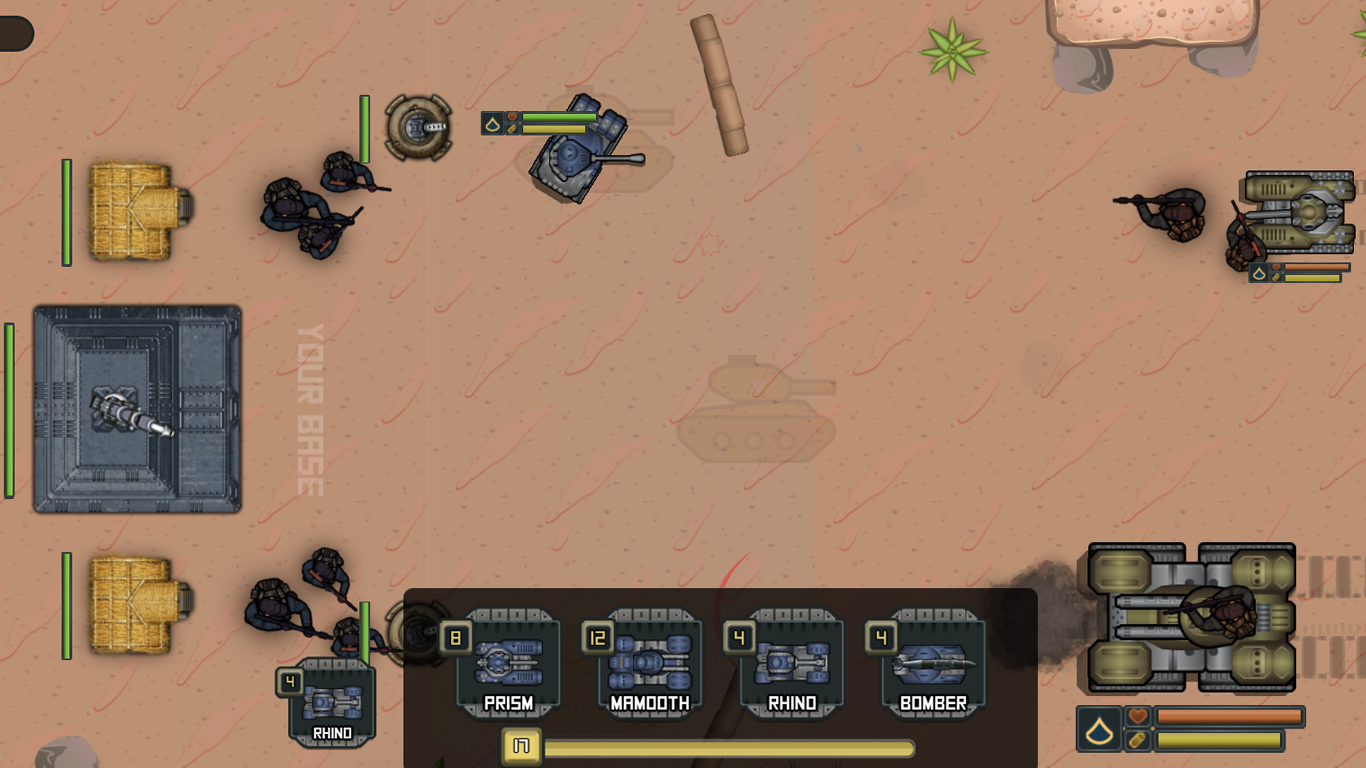This screenshot has width=1366, height=768.
Task: Click the rank badge near the right-side green tank
Action: point(1257,272)
